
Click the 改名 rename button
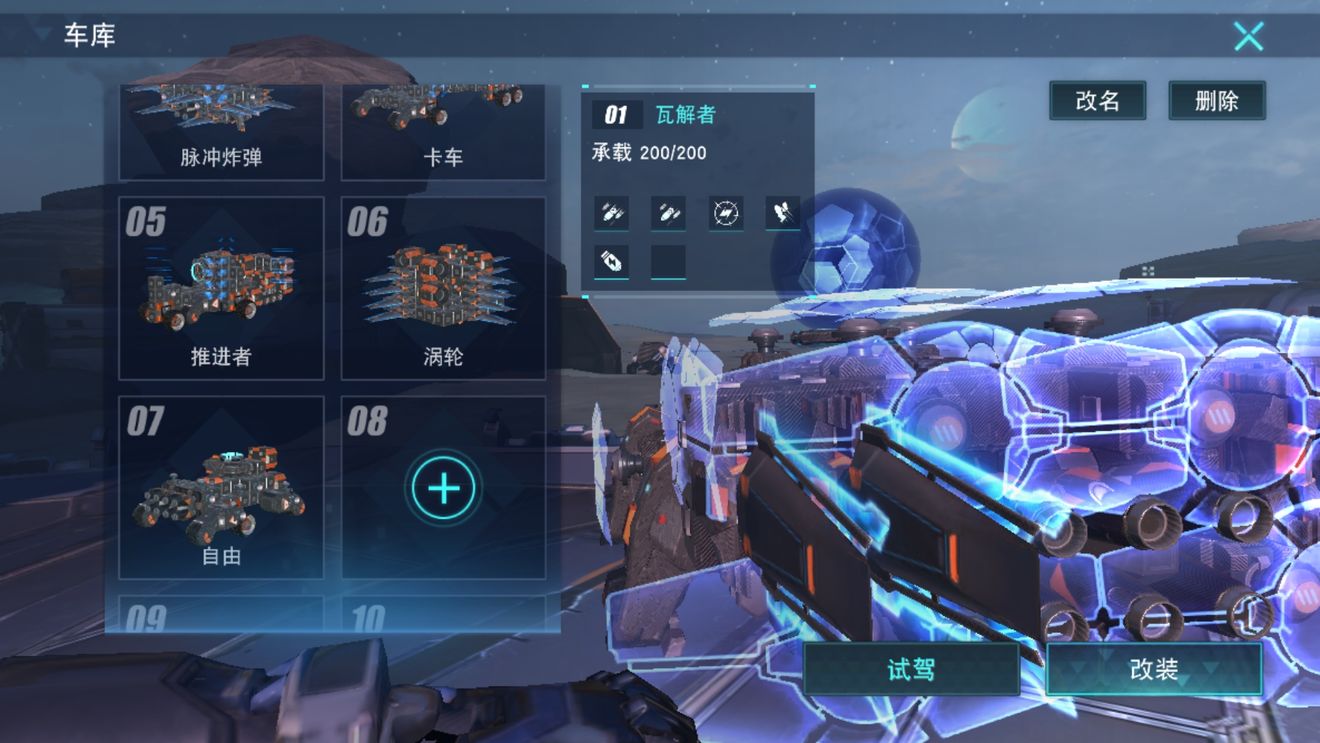click(x=1097, y=100)
